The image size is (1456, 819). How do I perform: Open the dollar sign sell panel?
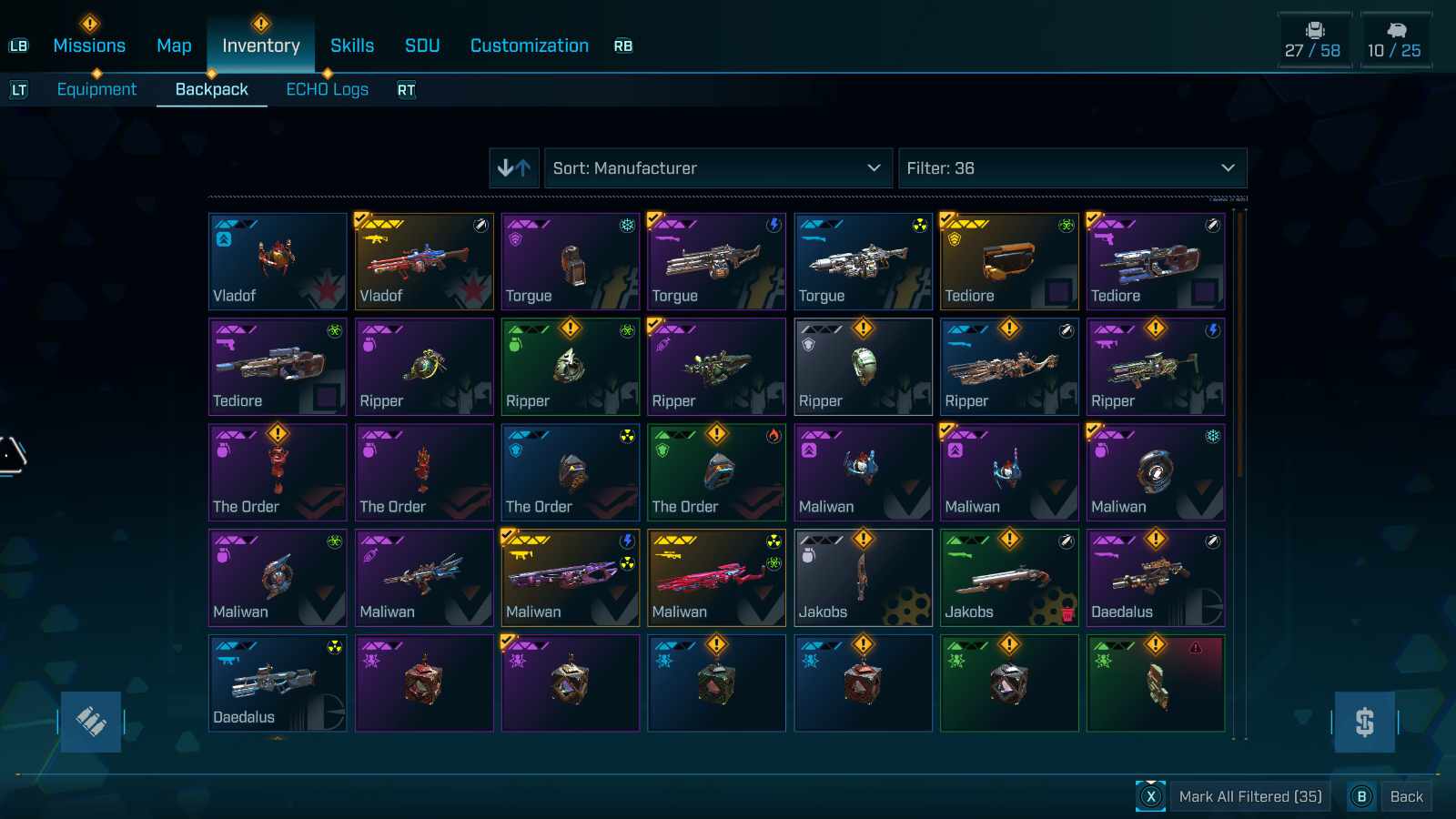[x=1364, y=722]
